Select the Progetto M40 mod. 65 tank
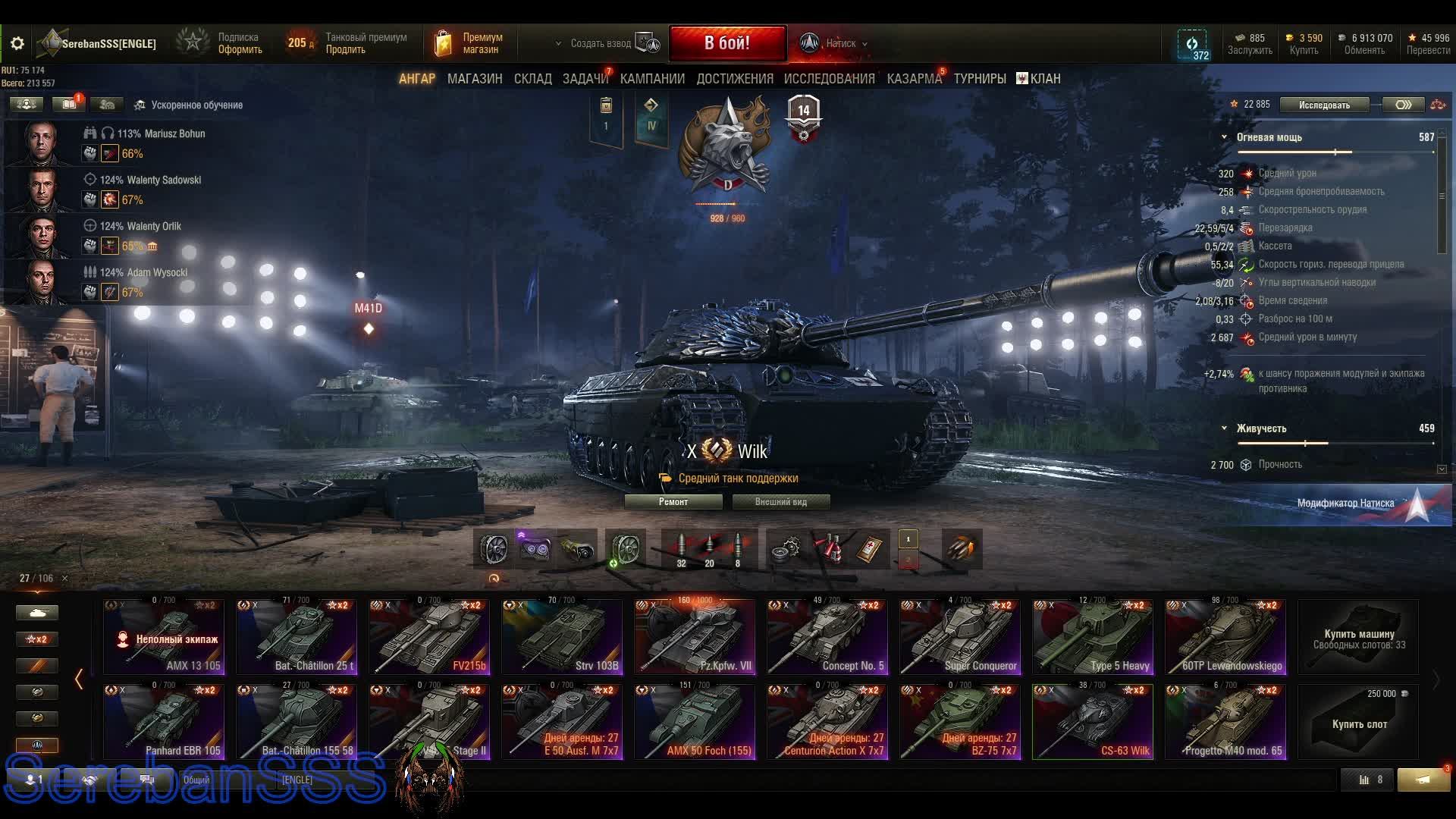 [1225, 722]
